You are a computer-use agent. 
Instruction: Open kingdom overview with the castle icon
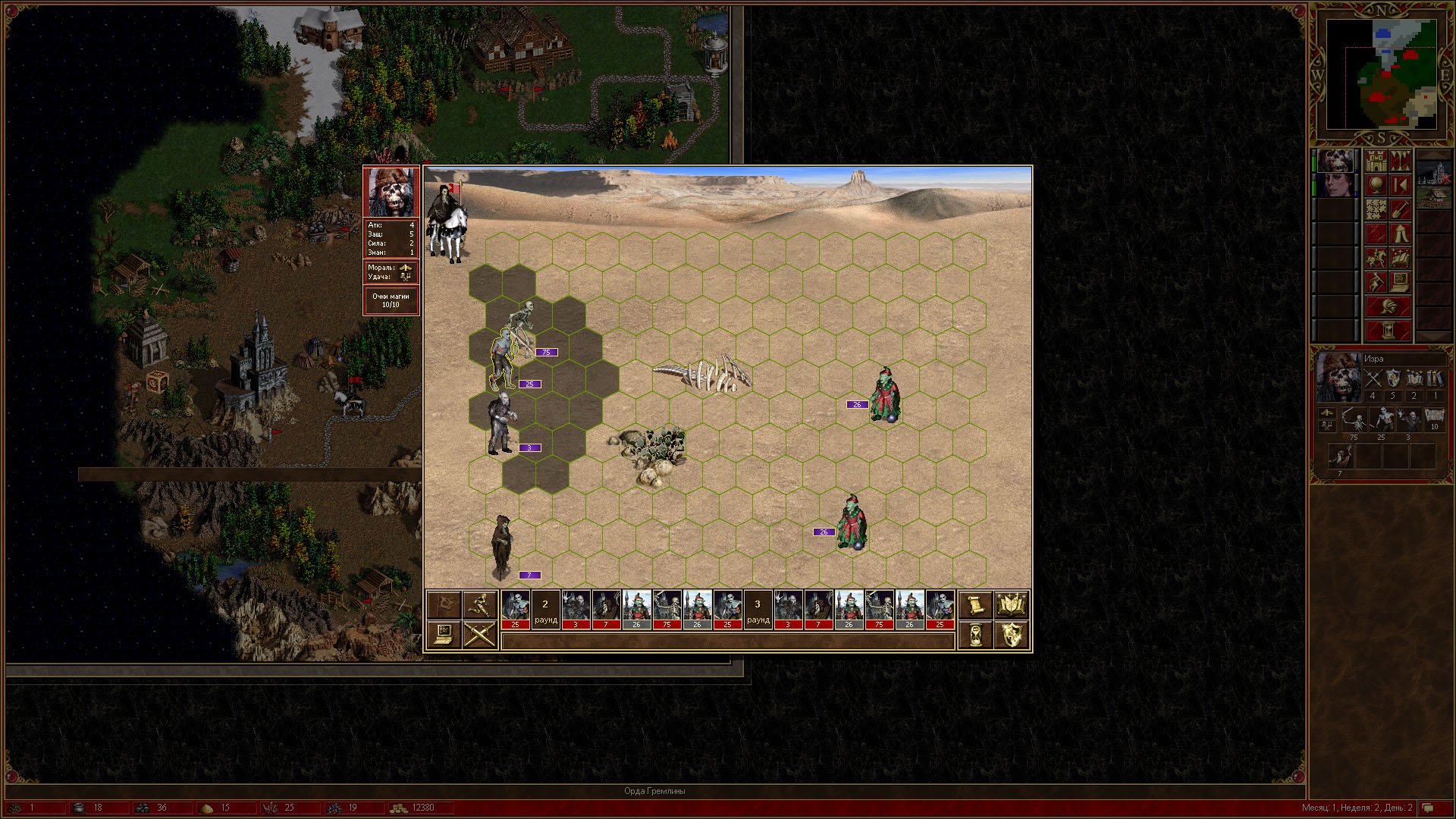tap(1376, 161)
